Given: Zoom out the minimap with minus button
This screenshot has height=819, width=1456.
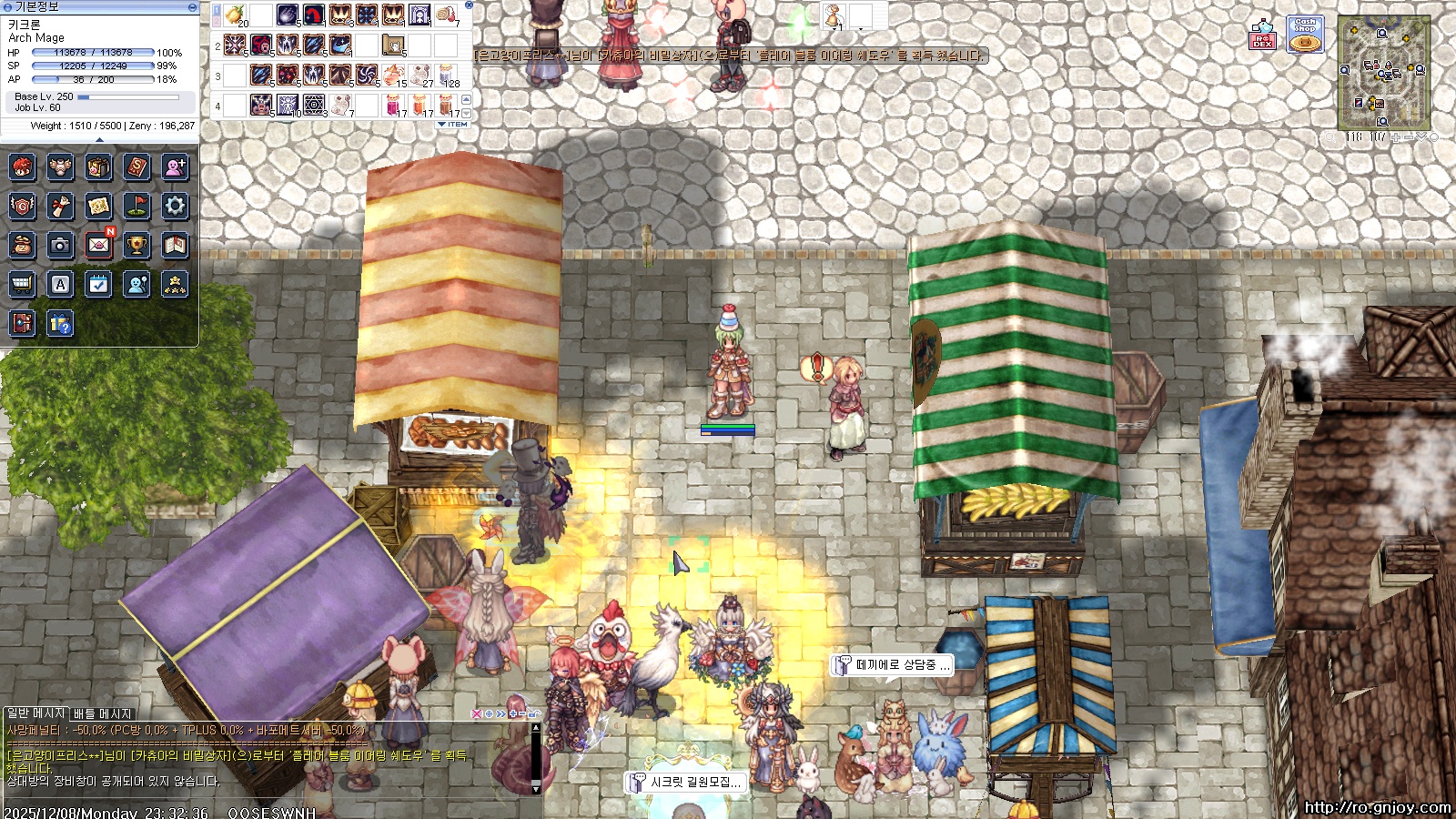Looking at the screenshot, I should [x=1408, y=137].
